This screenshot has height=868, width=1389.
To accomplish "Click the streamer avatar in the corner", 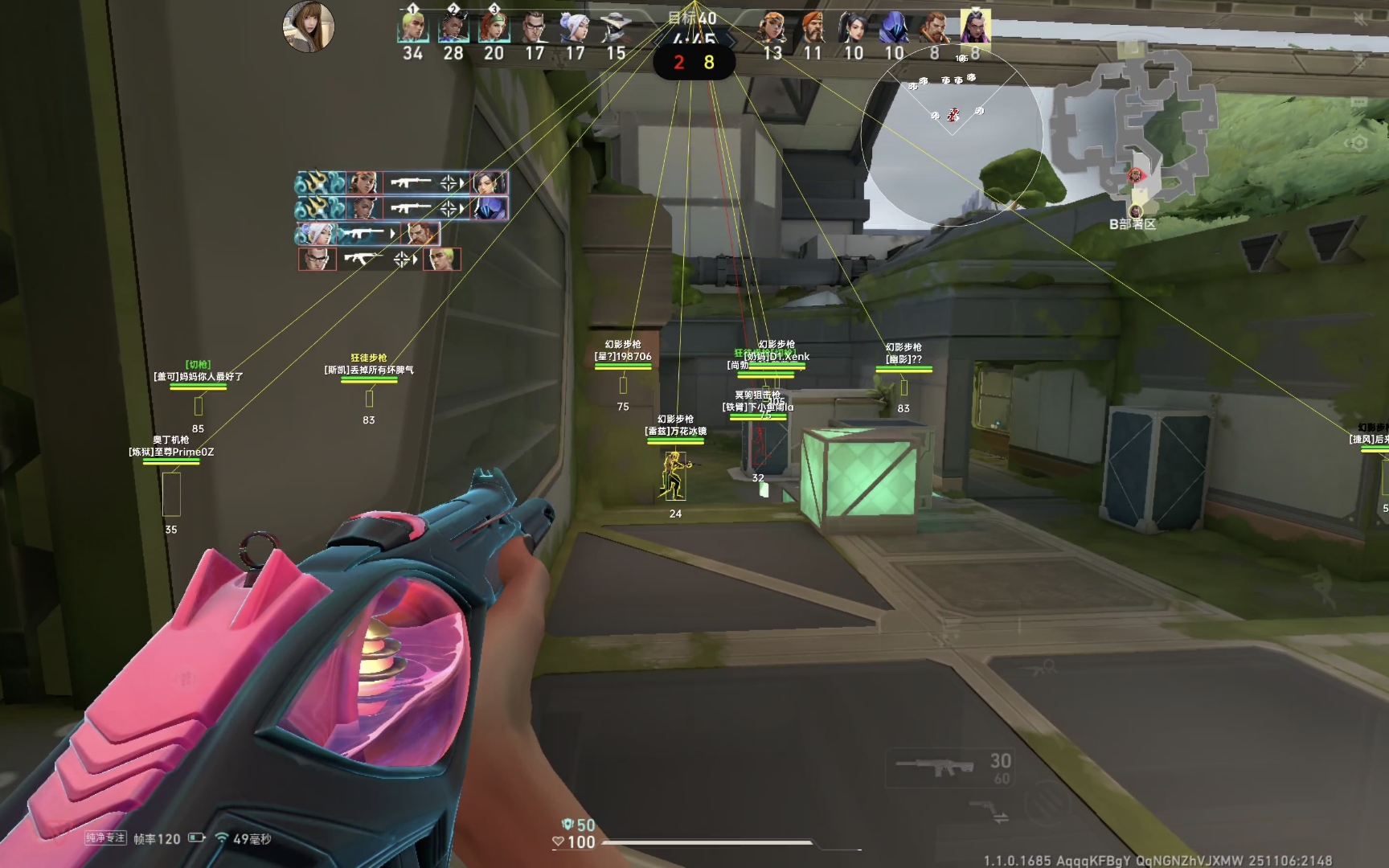I will [309, 27].
